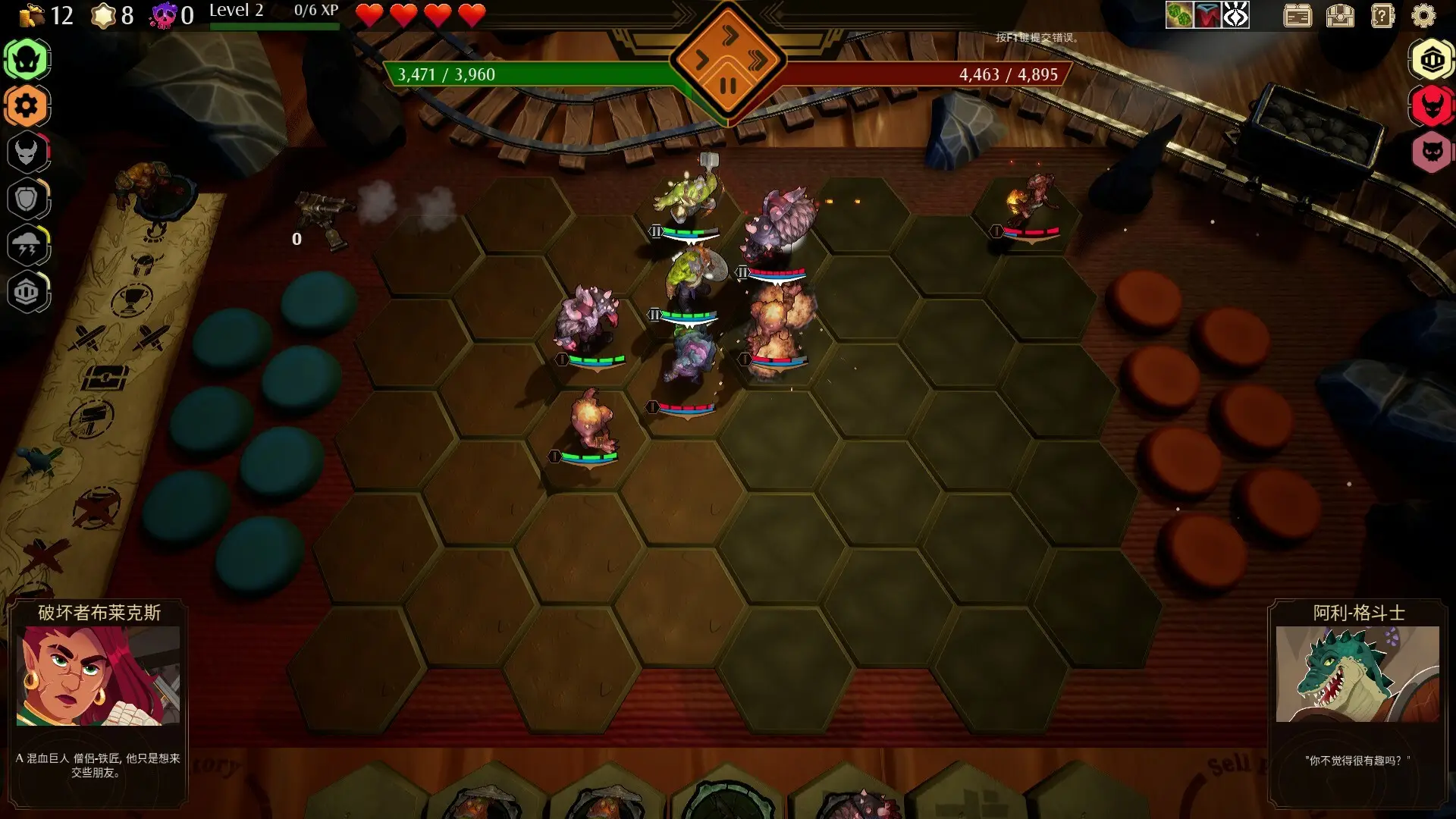Image resolution: width=1456 pixels, height=819 pixels.
Task: Click the red cloak buff icon next to the dice
Action: [x=1207, y=14]
